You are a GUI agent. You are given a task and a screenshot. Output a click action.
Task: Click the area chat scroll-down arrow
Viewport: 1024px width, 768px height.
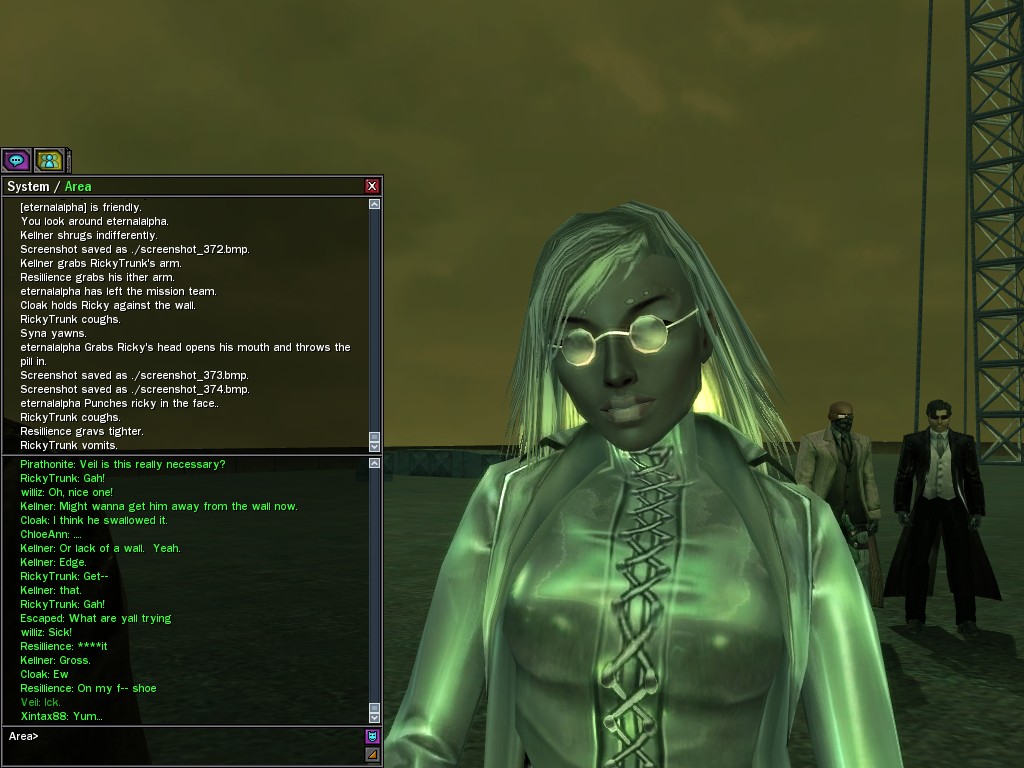pyautogui.click(x=374, y=717)
